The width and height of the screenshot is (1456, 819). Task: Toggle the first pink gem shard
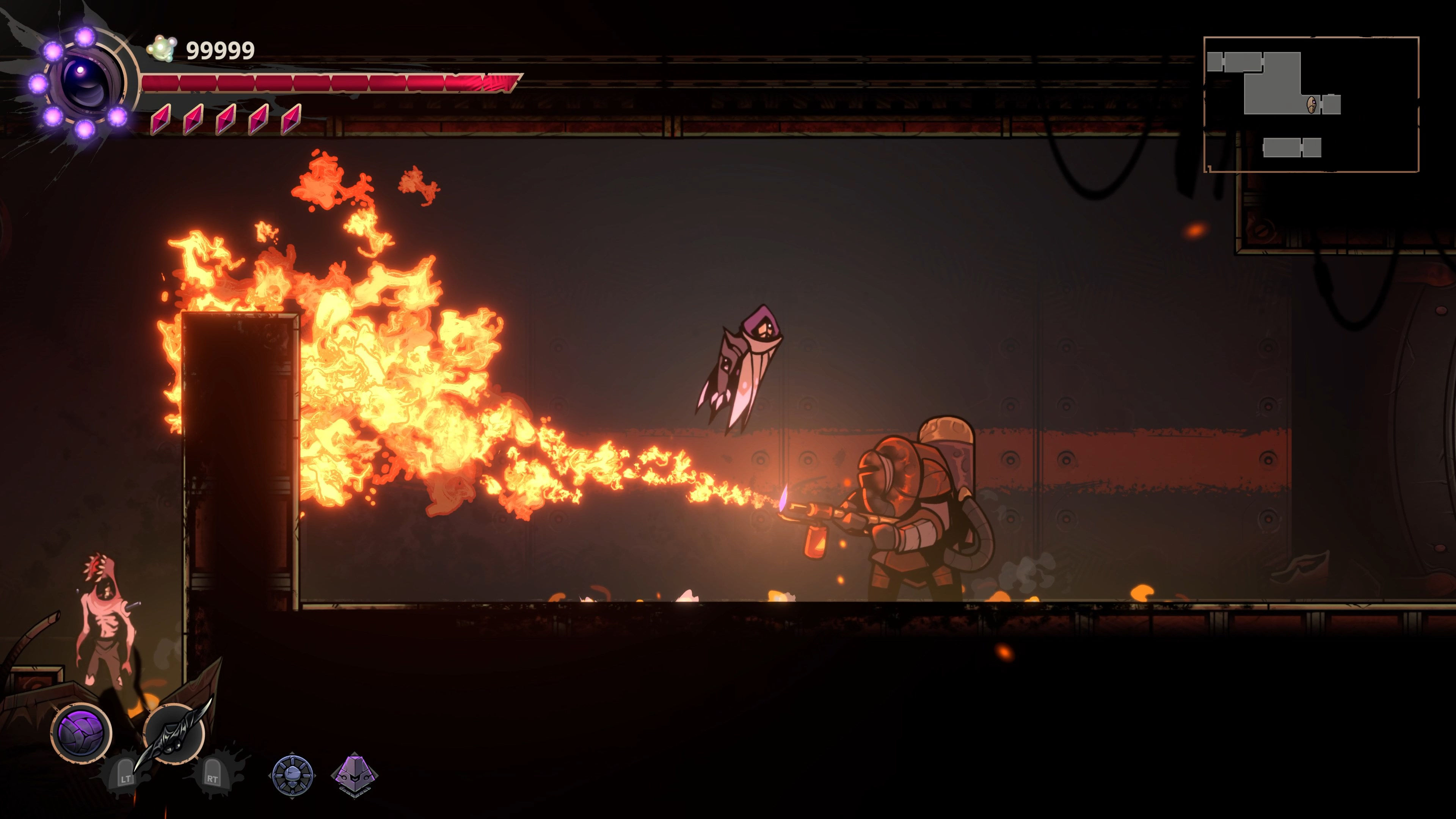tap(162, 121)
